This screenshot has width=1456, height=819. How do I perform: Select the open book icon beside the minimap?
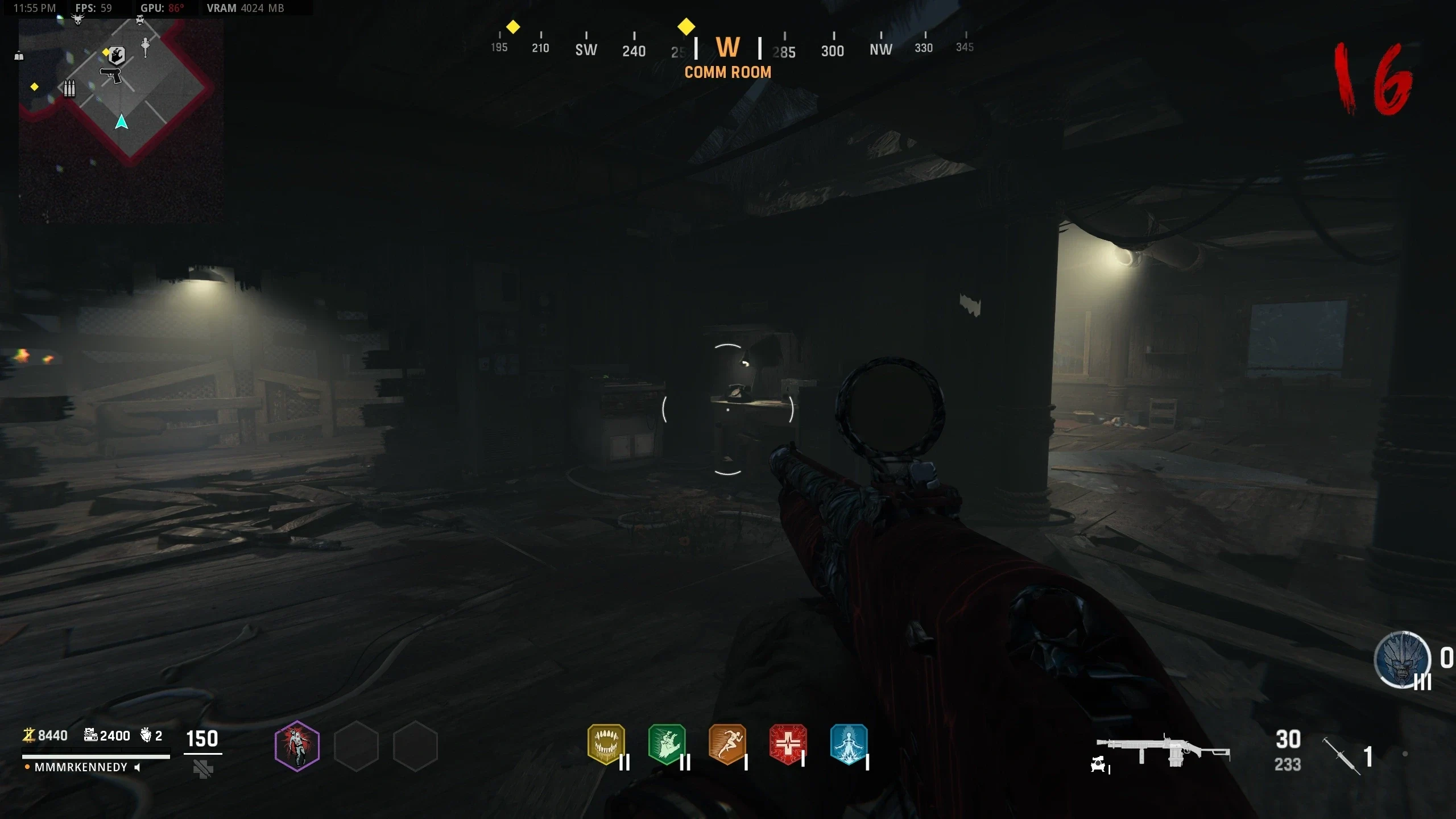pos(19,56)
